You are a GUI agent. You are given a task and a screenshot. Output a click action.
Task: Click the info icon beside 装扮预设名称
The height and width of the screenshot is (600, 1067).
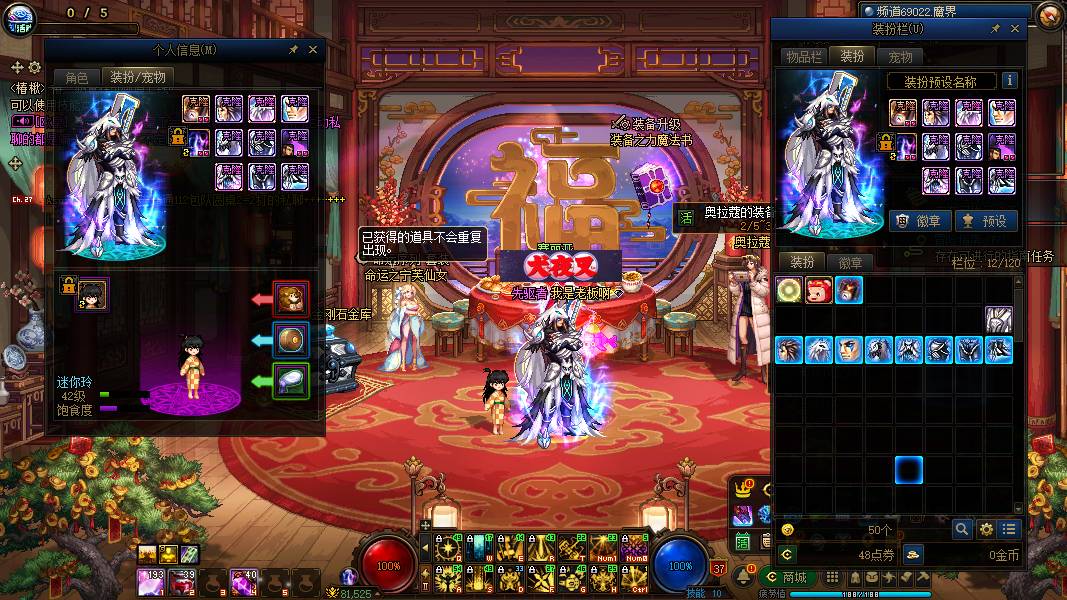(x=1010, y=81)
